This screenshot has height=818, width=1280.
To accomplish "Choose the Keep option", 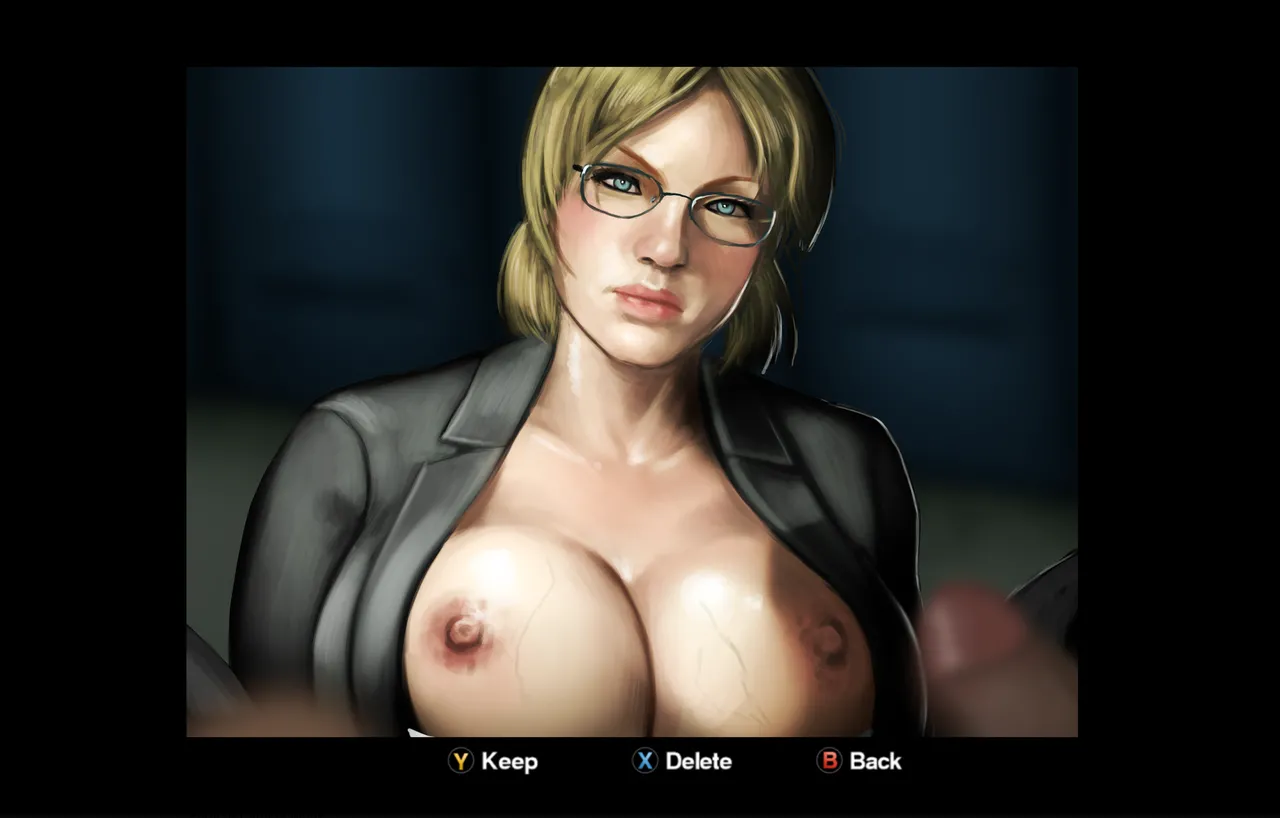I will click(x=493, y=761).
